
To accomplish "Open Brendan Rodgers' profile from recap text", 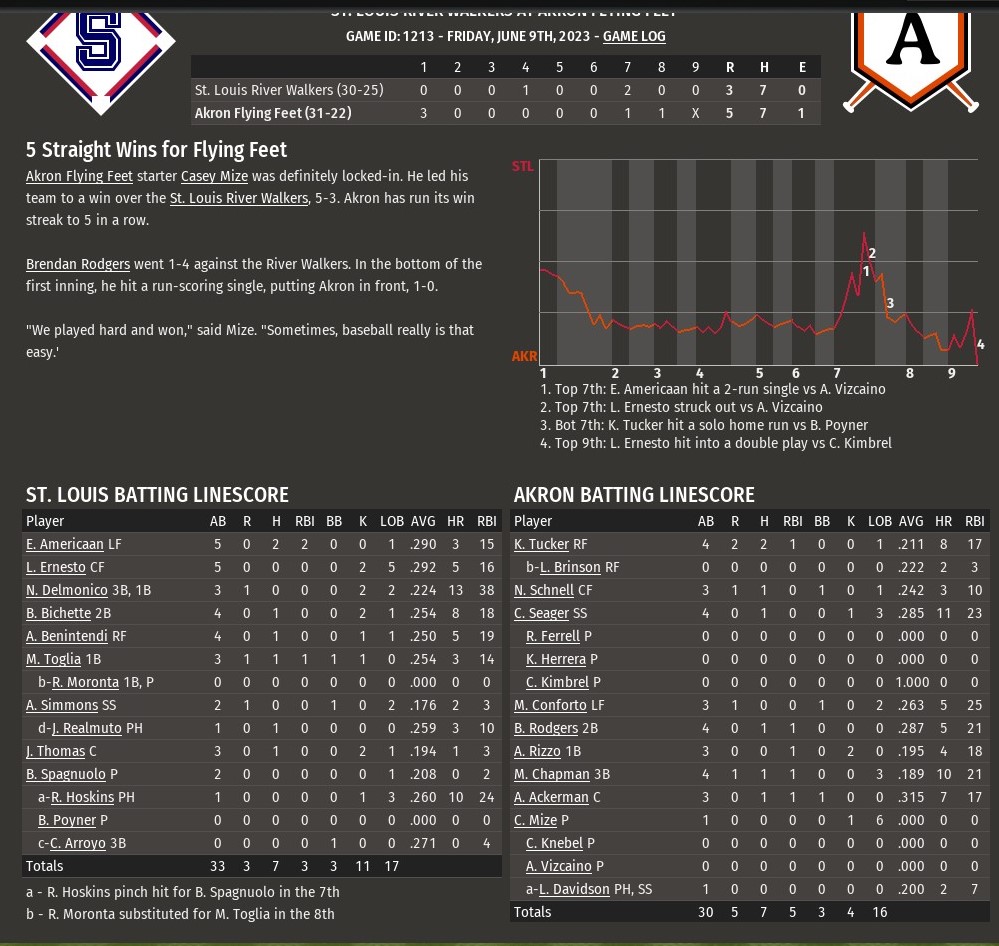I will click(78, 264).
